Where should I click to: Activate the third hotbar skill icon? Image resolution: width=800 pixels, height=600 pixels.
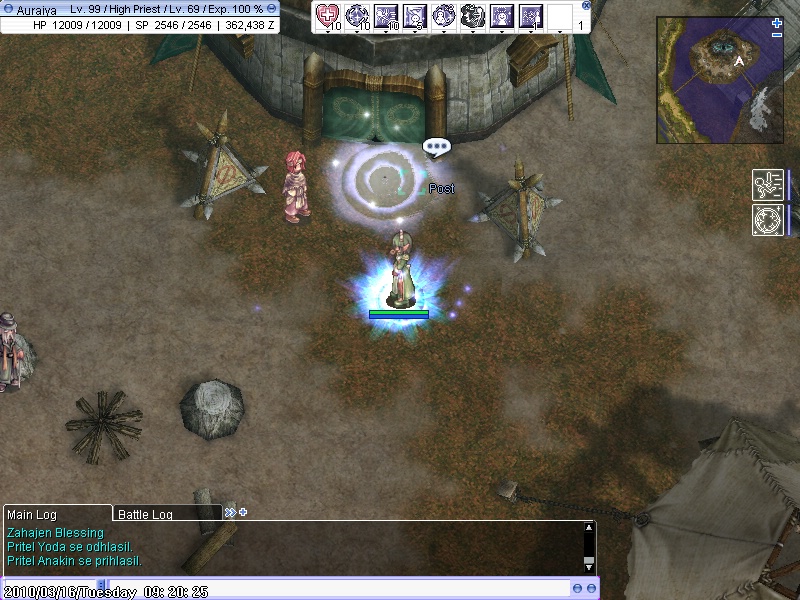[x=386, y=15]
